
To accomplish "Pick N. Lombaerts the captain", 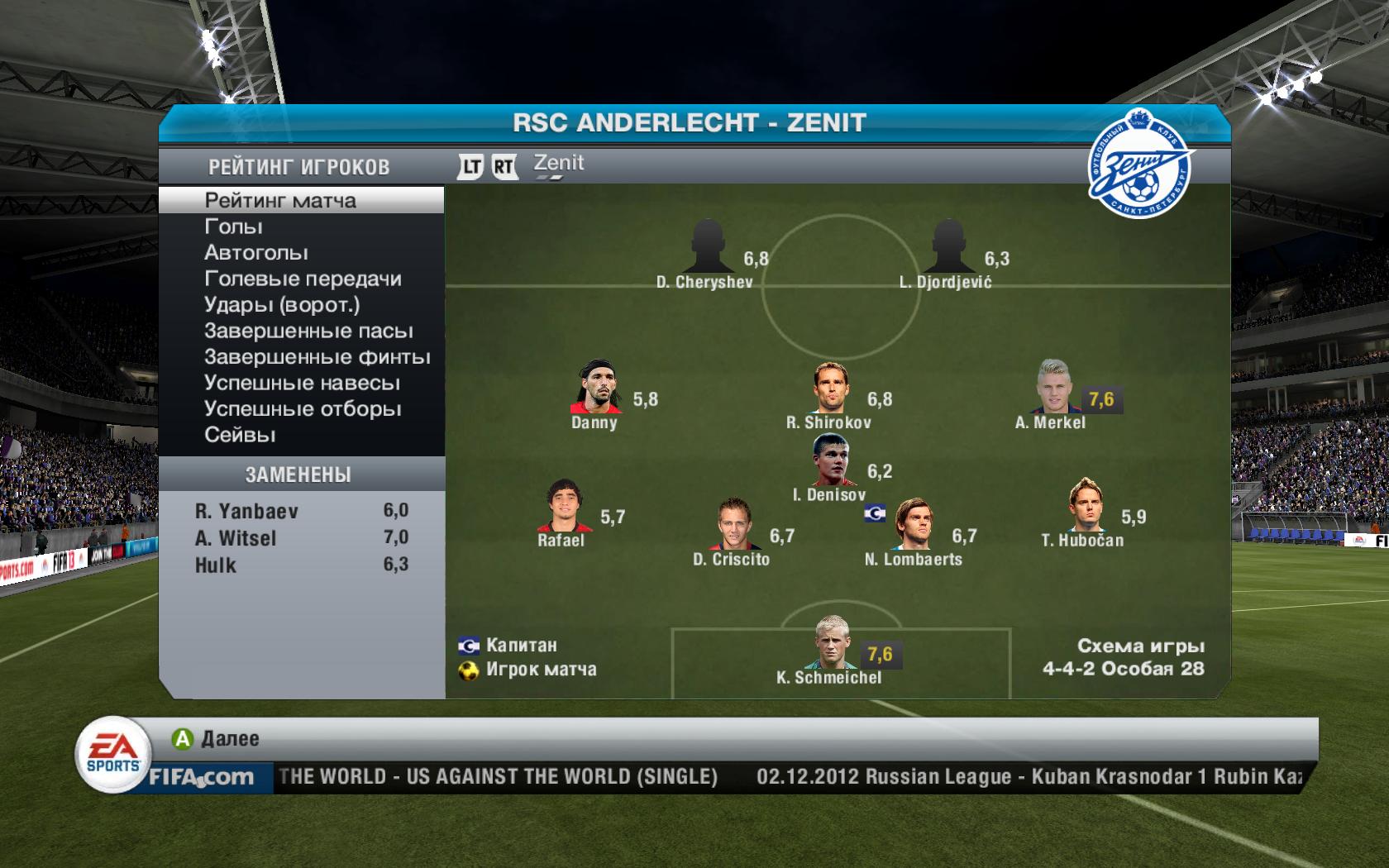I will click(912, 524).
